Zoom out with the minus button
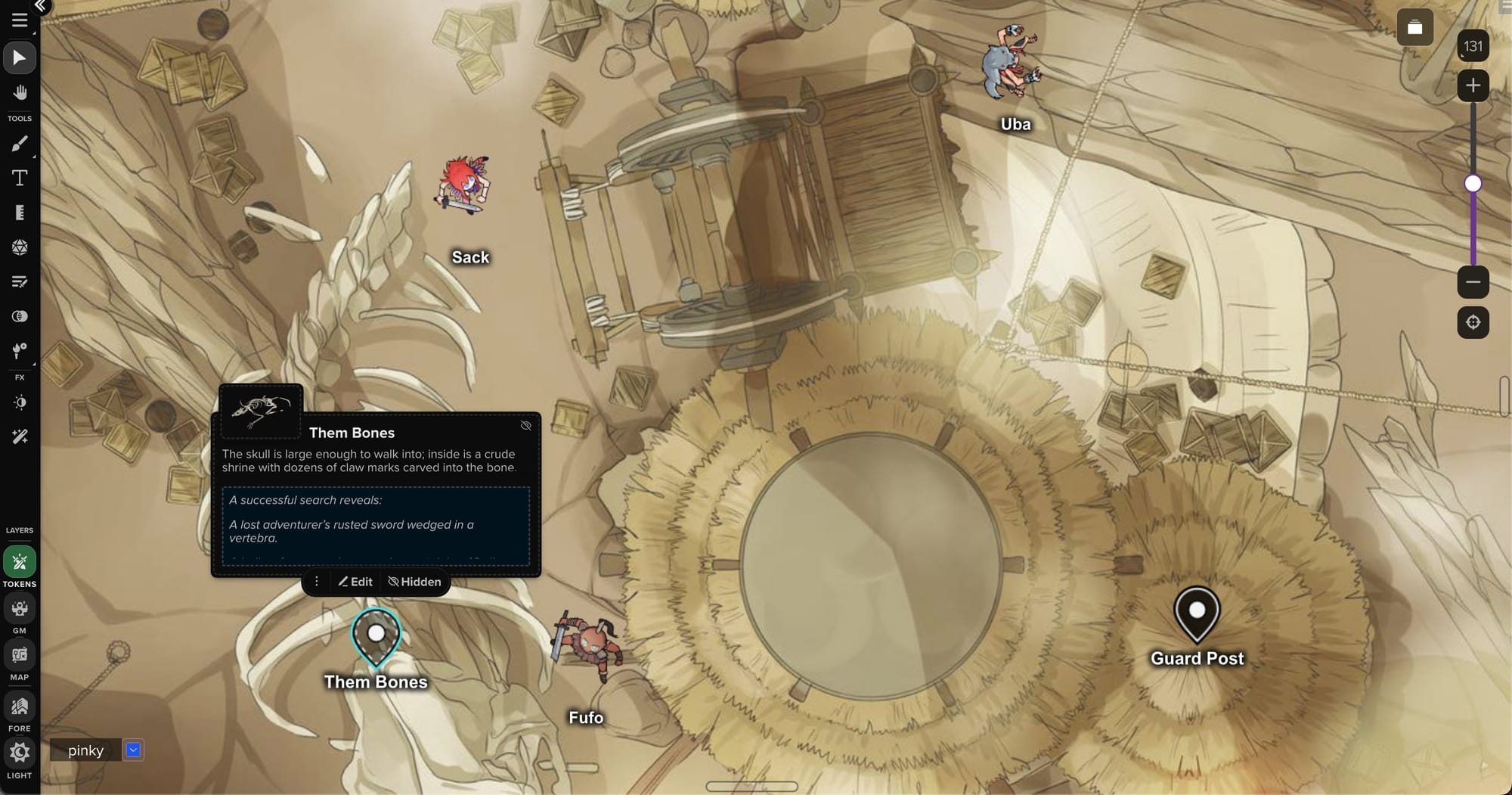Viewport: 1512px width, 795px height. (x=1473, y=282)
